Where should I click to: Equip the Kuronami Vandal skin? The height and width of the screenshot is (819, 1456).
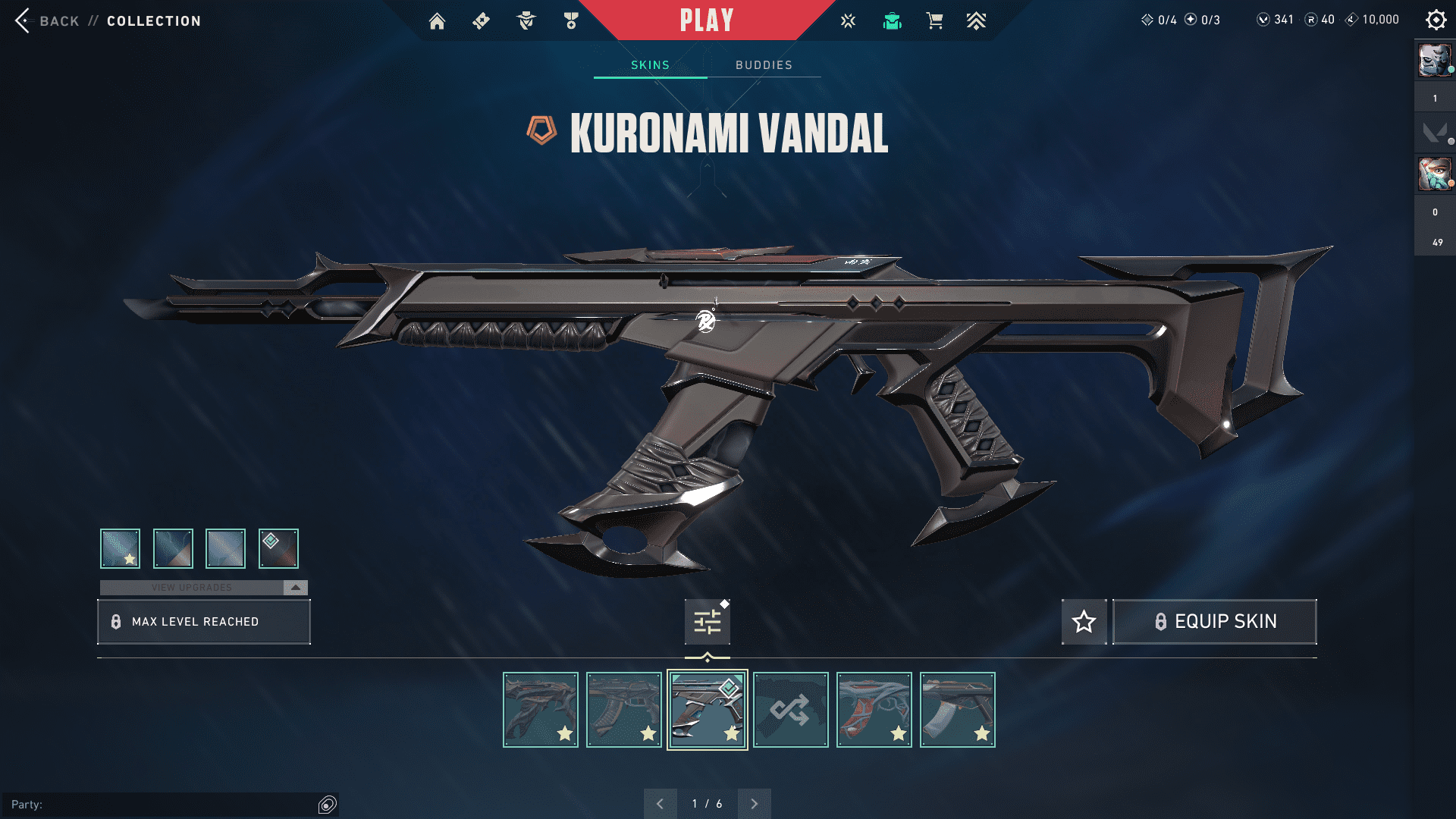click(x=1214, y=622)
